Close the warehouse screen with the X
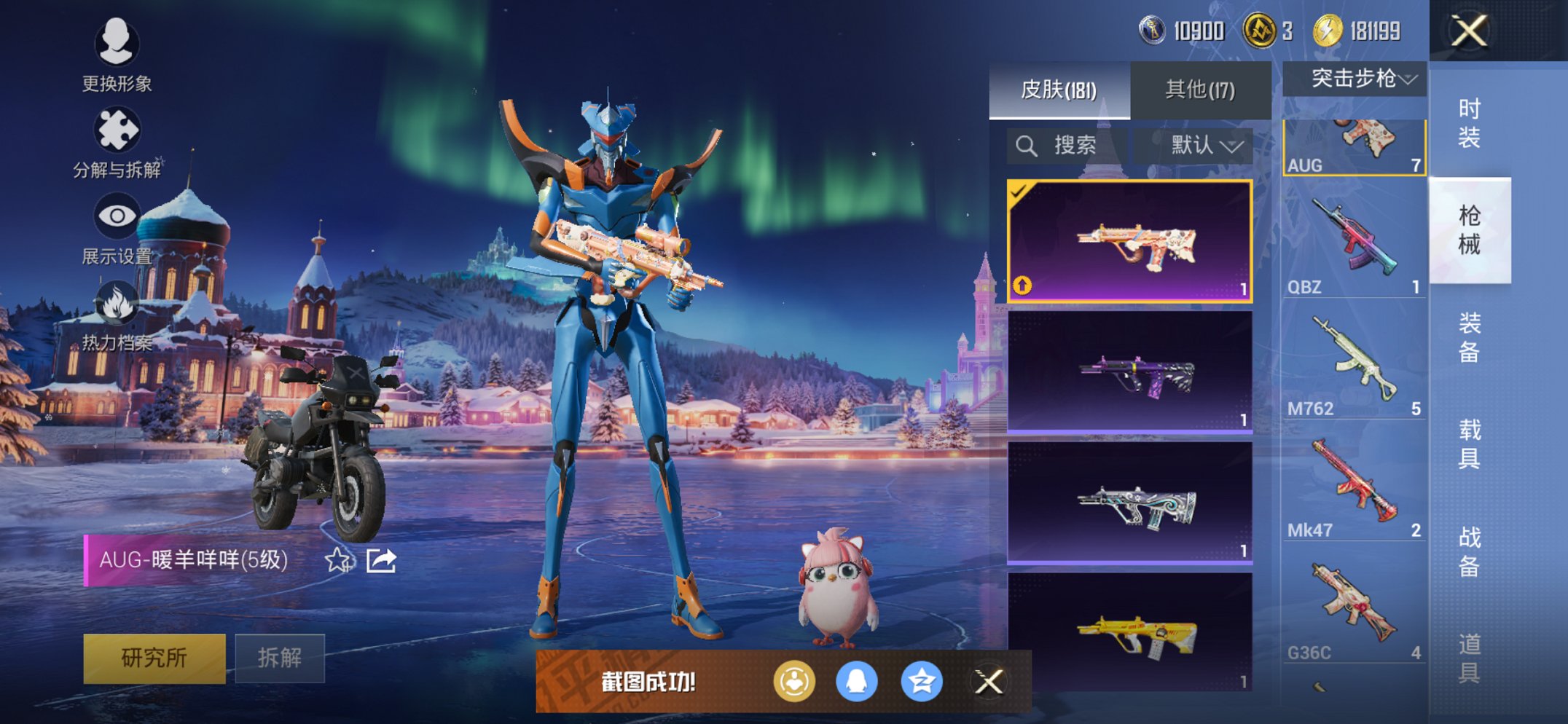The image size is (1568, 724). click(x=1468, y=31)
